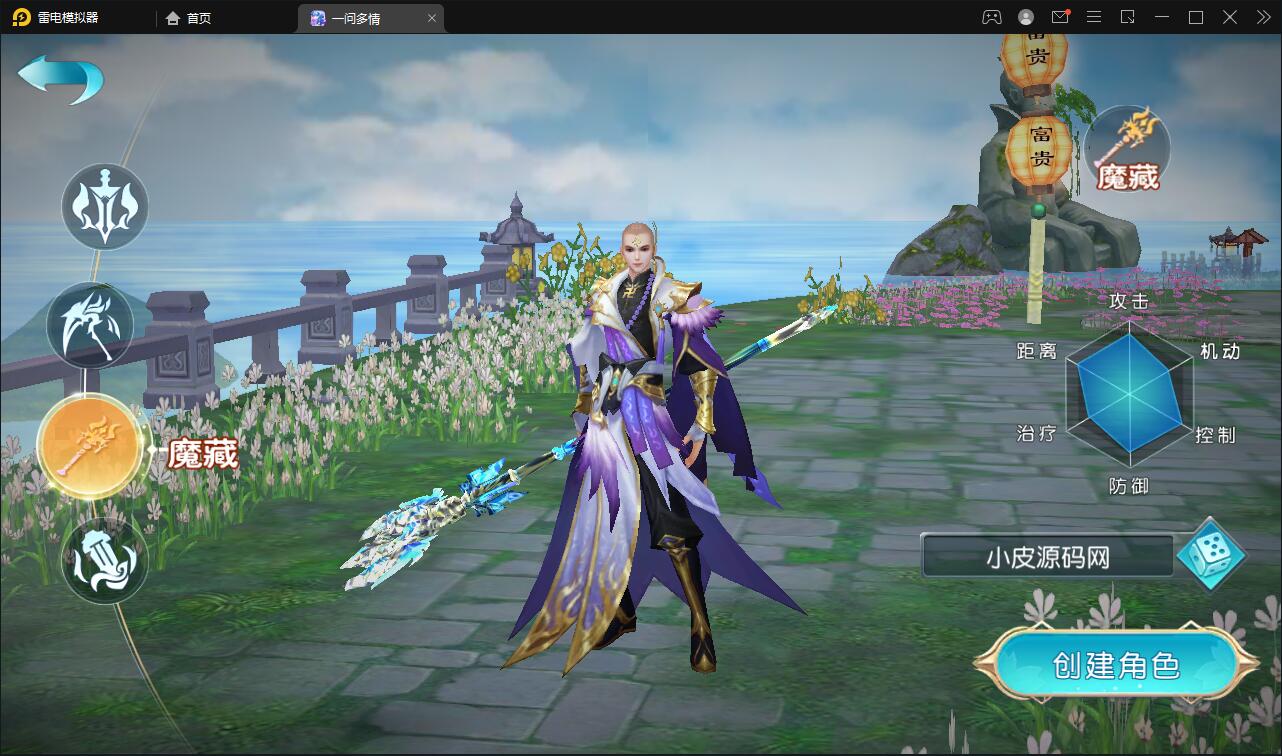Edit the character name field 小皮源码网
This screenshot has width=1282, height=756.
[1047, 557]
